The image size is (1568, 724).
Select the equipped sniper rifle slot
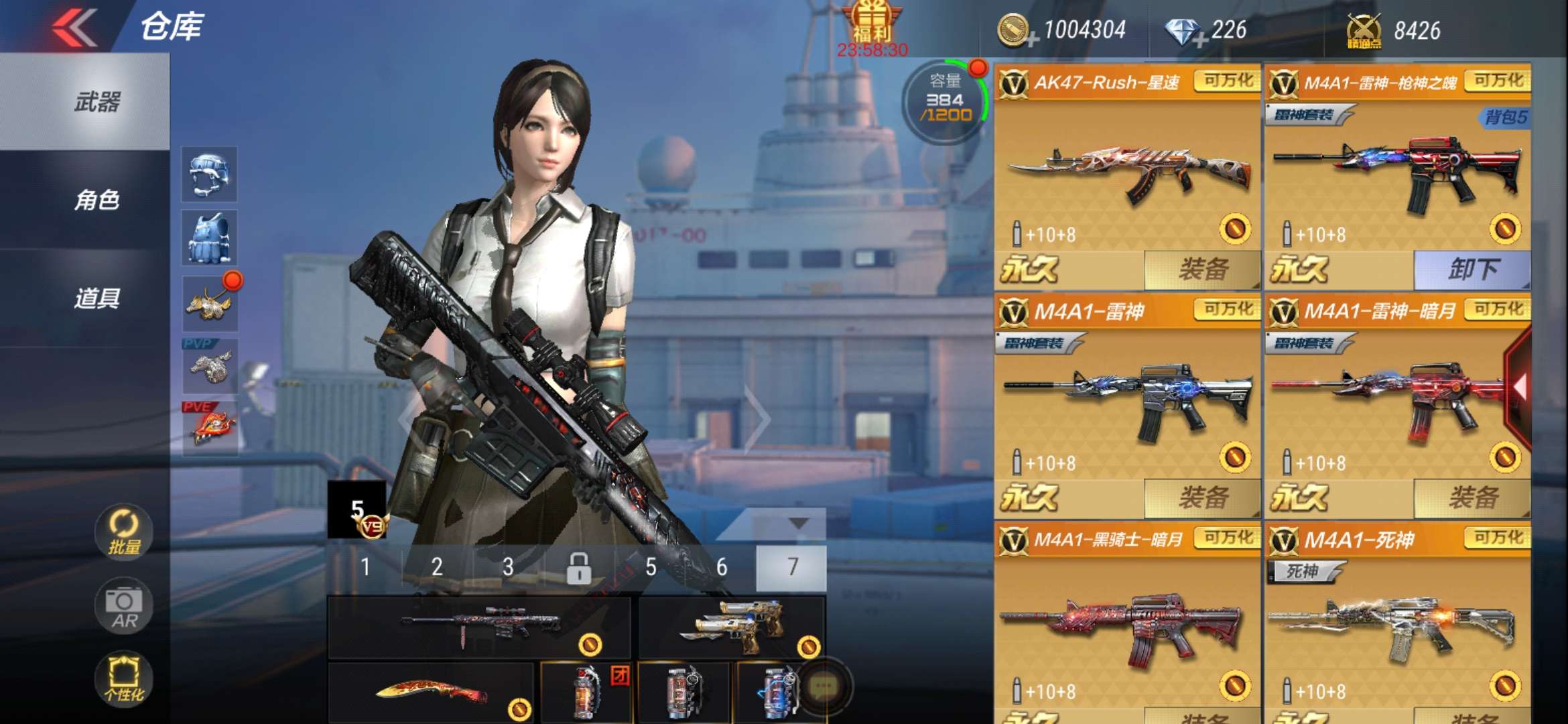pos(478,628)
